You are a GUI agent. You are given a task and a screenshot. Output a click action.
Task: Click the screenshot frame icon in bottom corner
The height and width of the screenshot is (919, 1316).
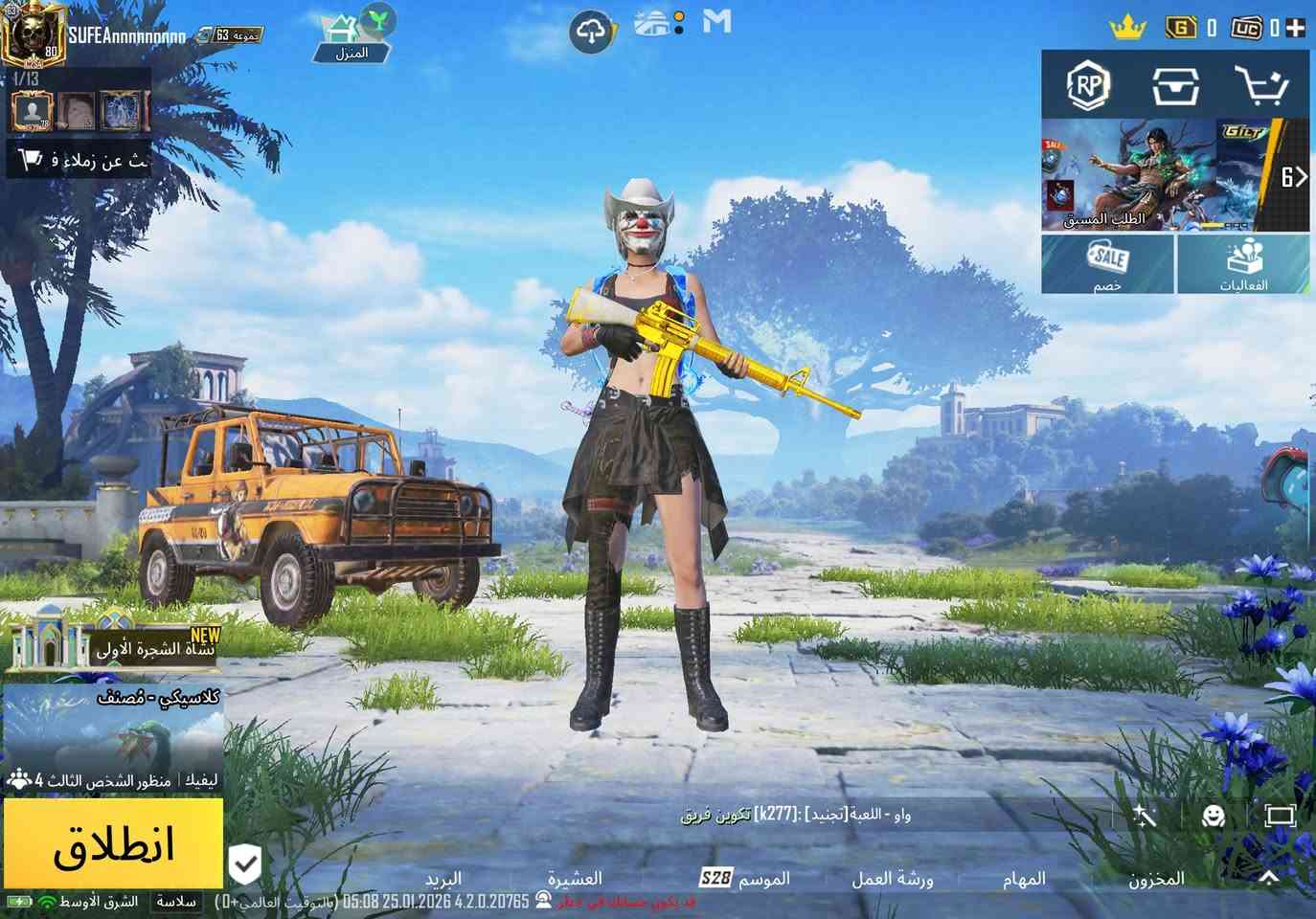tap(1281, 816)
